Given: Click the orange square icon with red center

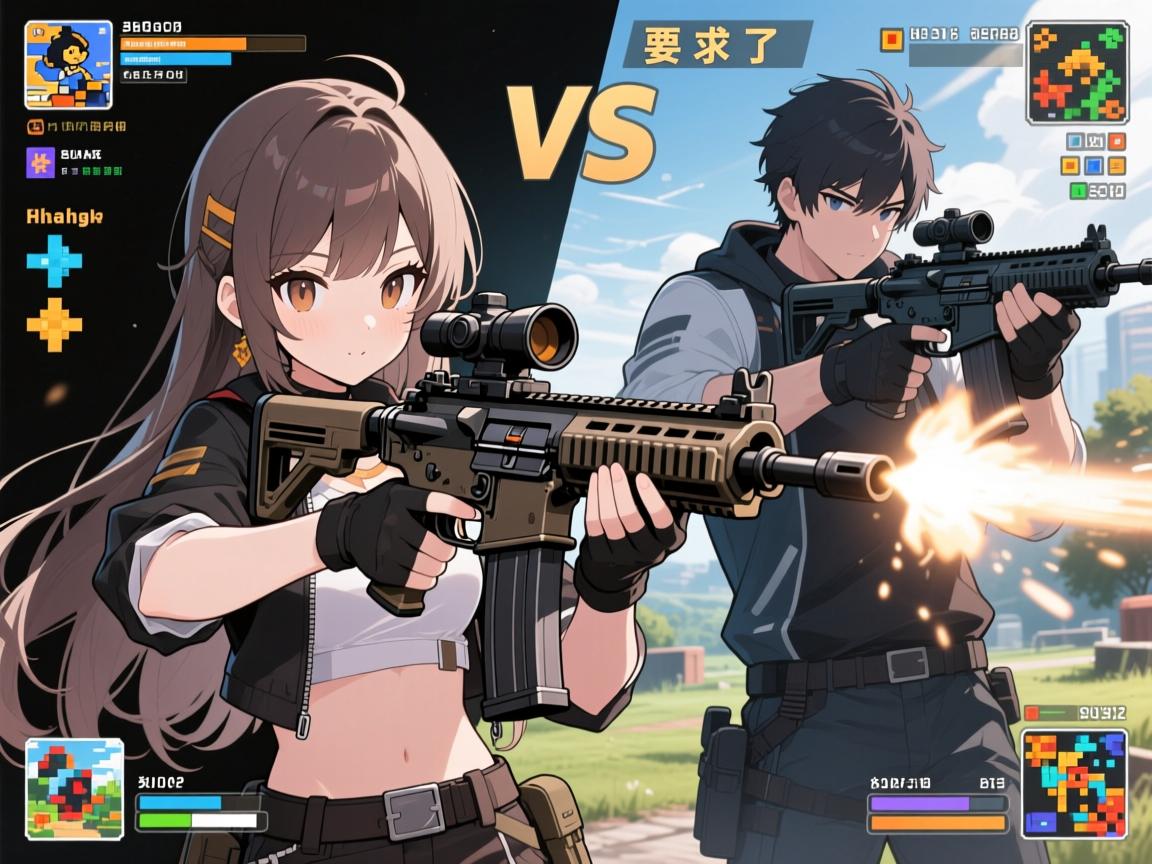Looking at the screenshot, I should 891,39.
